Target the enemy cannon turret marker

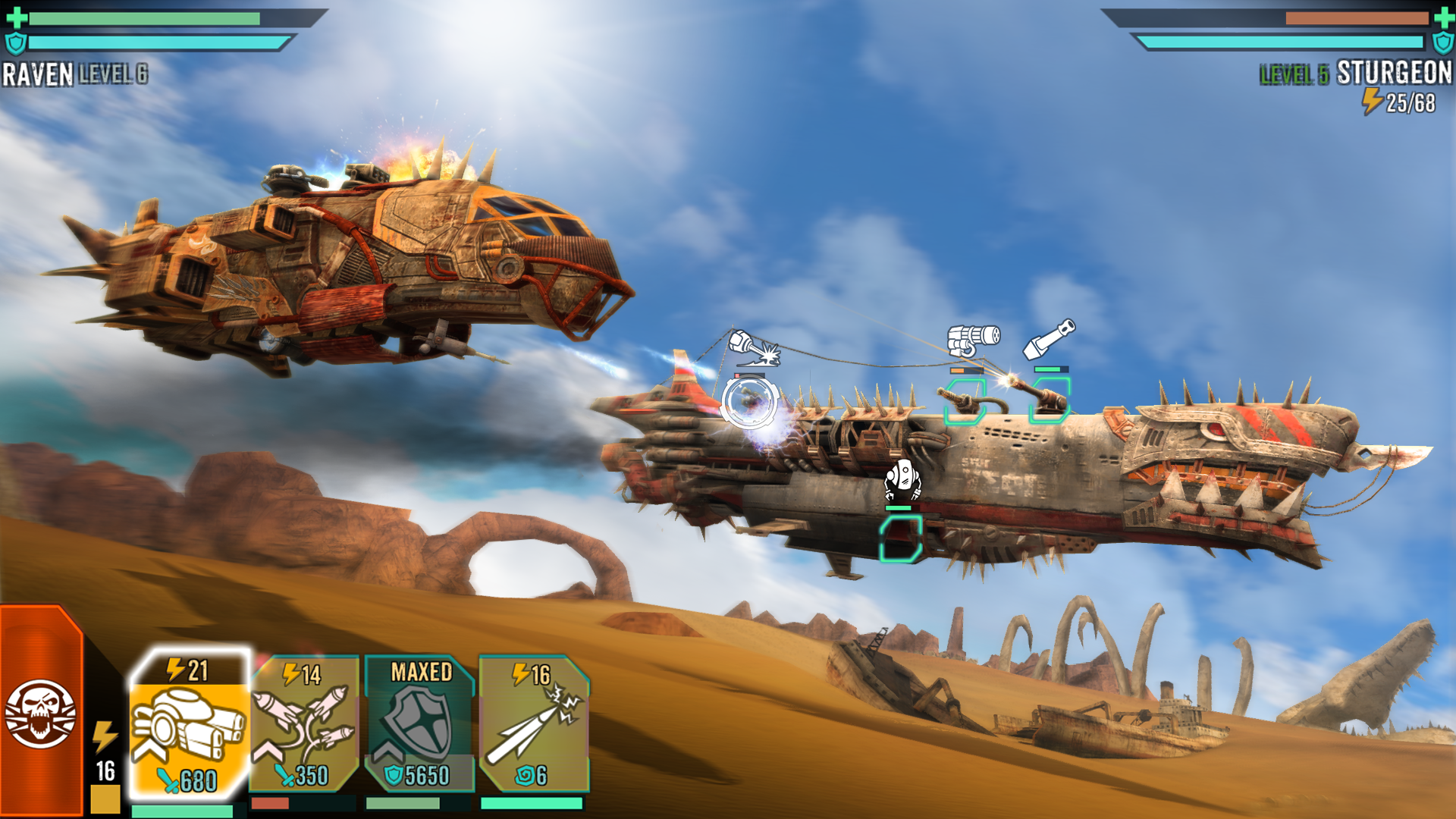coord(1050,400)
